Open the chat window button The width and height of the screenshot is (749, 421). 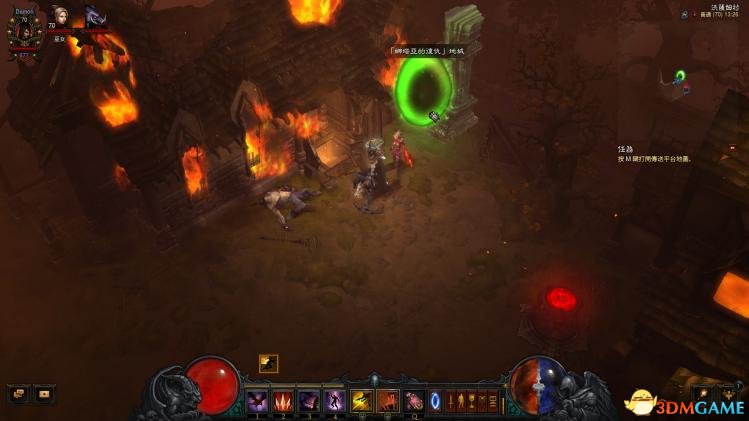[19, 394]
